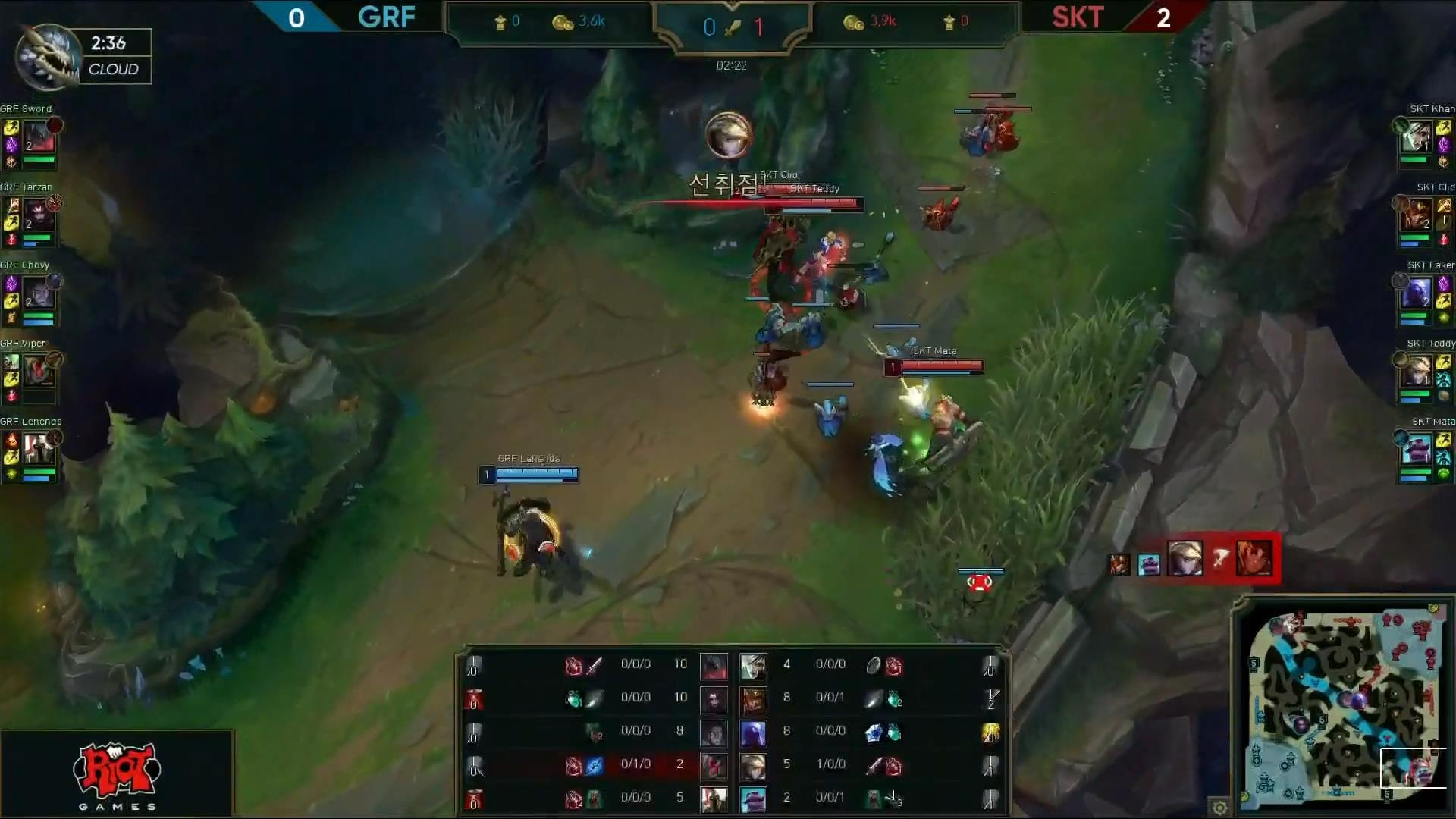Click the match score 0-1 display
Viewport: 1456px width, 819px height.
[734, 27]
